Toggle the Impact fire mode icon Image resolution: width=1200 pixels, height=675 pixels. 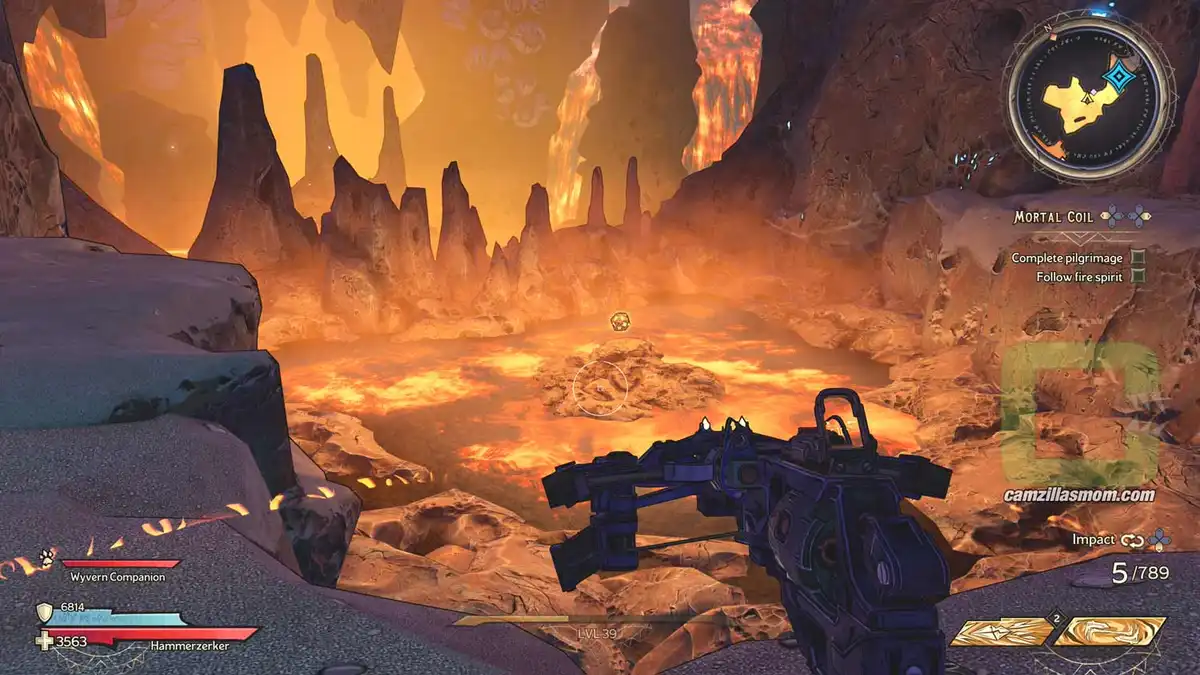(1131, 540)
